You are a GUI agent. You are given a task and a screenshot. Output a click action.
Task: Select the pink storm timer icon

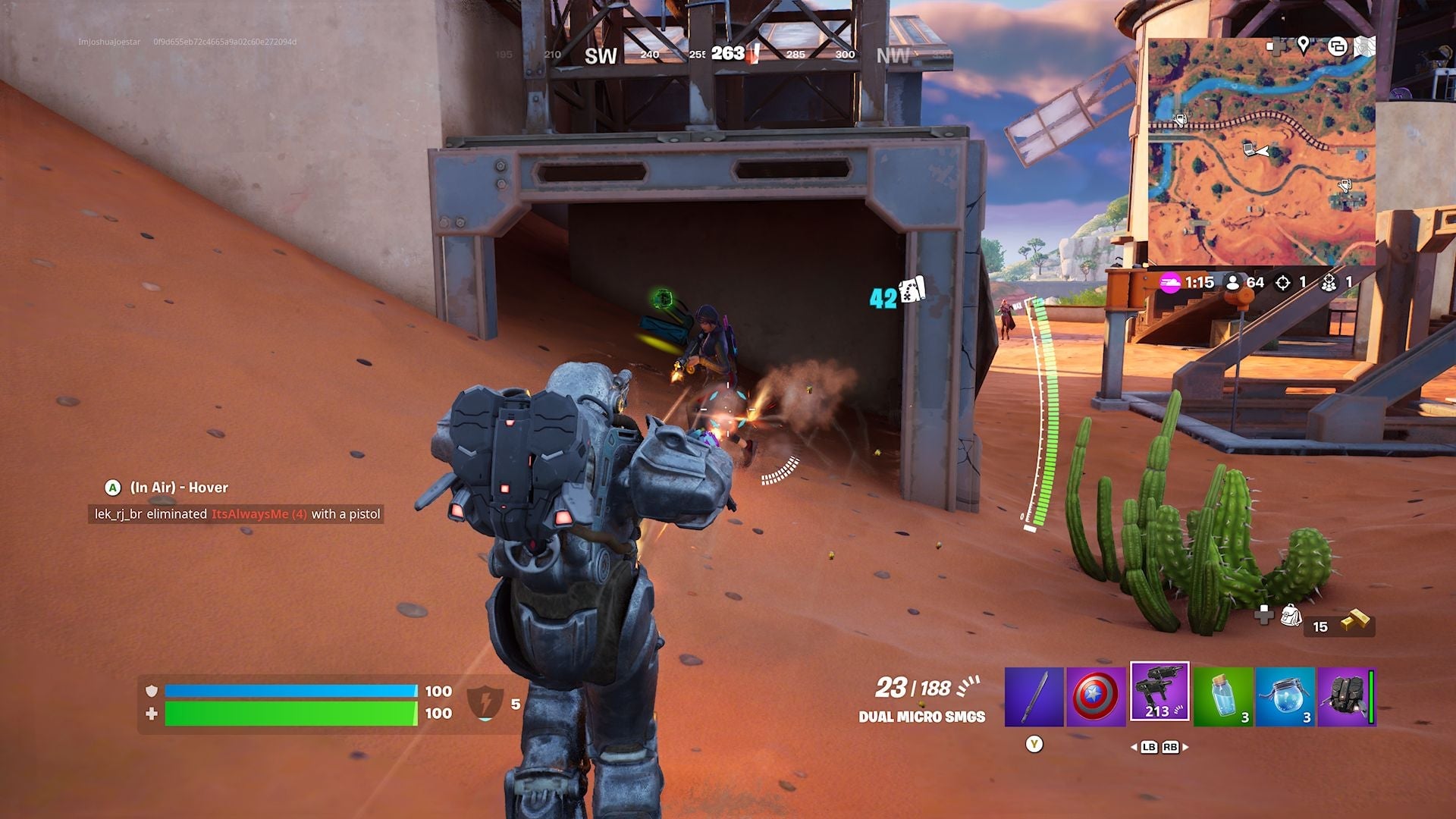coord(1169,282)
